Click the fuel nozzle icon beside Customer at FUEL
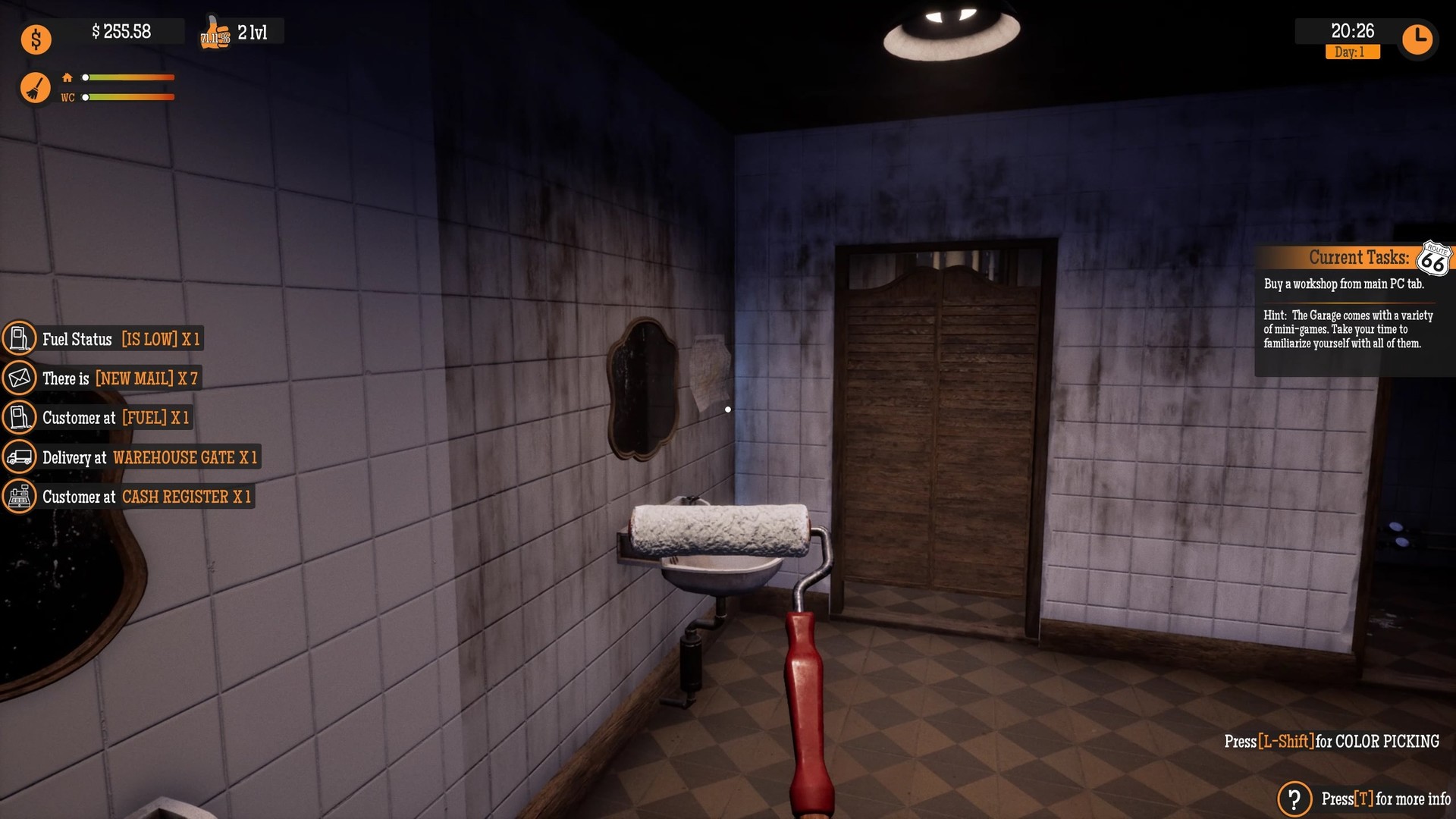 pos(20,417)
